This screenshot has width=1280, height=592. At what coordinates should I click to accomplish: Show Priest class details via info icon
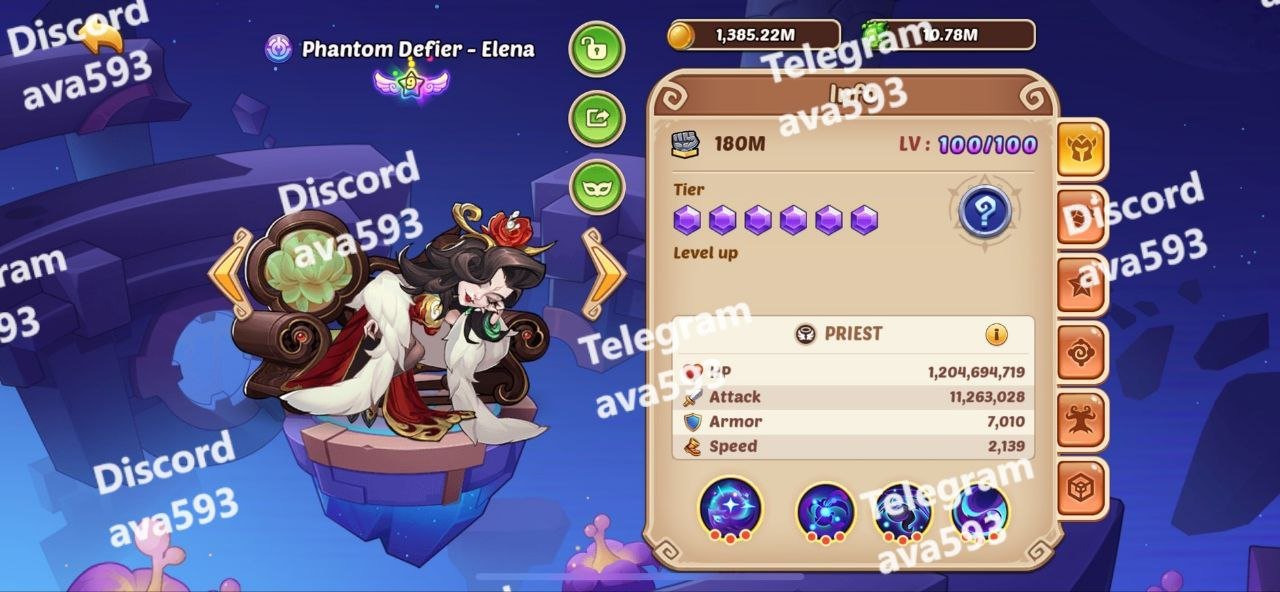click(x=996, y=335)
